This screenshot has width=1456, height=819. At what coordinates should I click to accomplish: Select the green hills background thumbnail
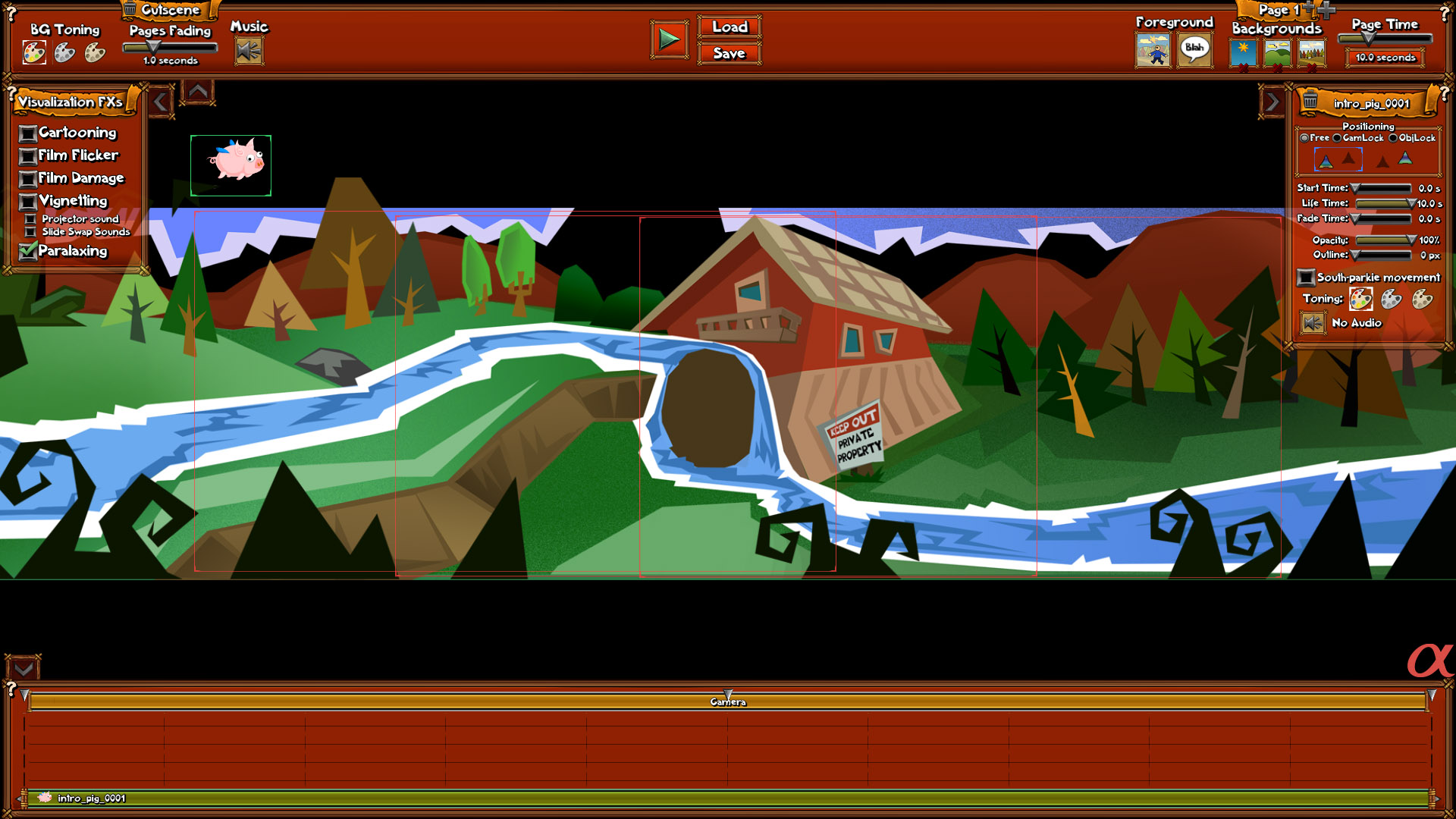tap(1278, 53)
